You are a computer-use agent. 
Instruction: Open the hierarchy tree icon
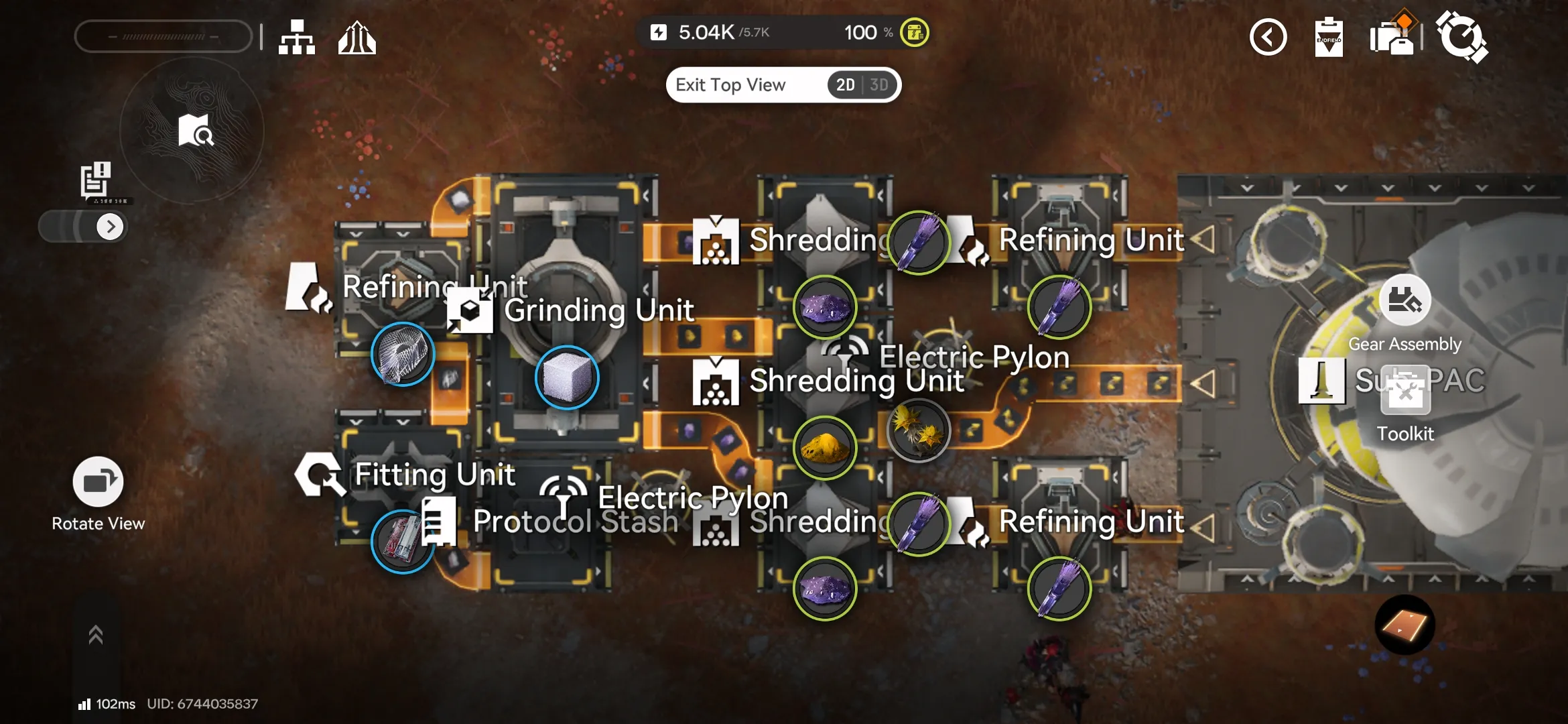pos(297,37)
